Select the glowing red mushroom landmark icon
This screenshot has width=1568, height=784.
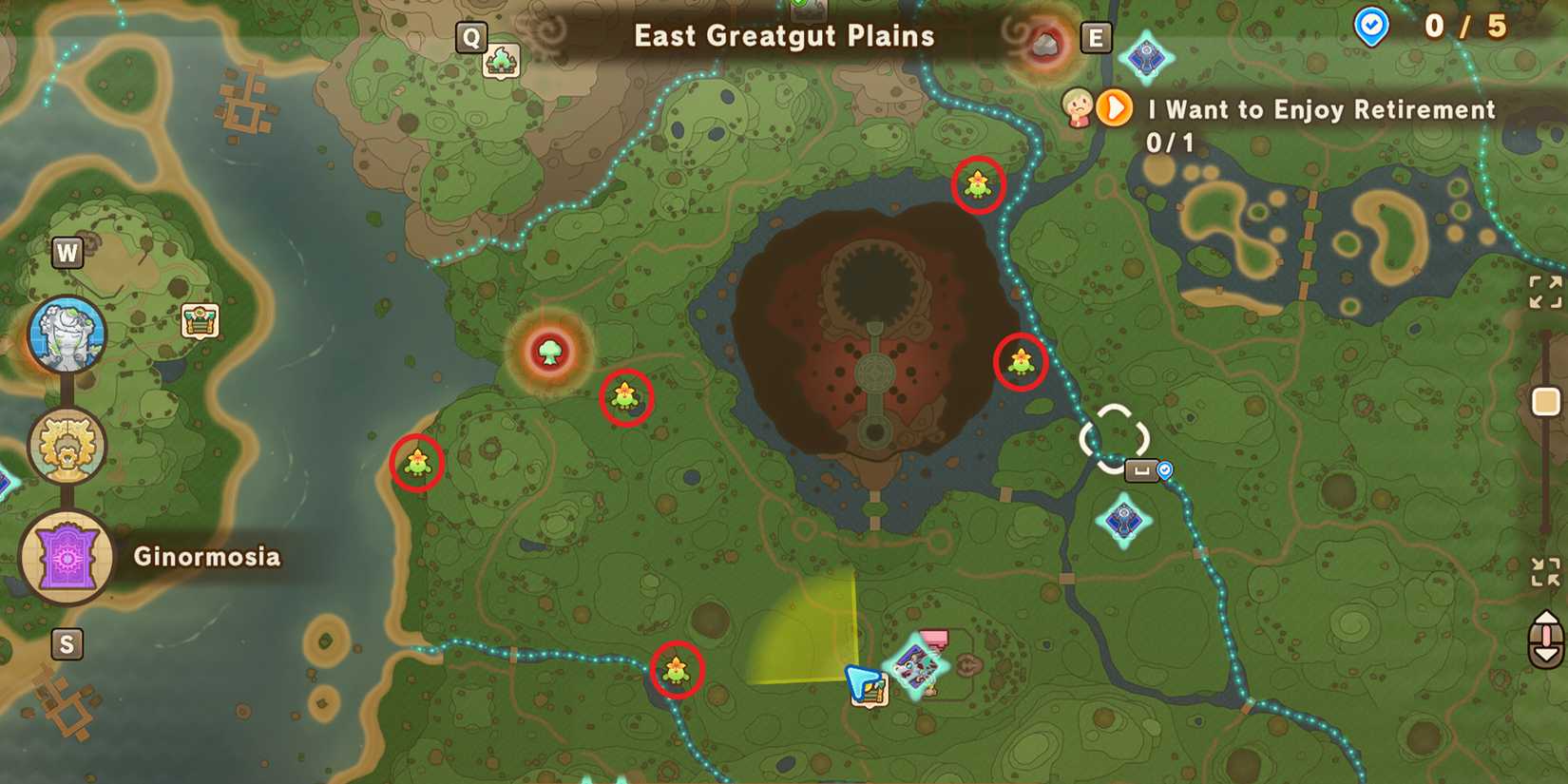[x=549, y=353]
